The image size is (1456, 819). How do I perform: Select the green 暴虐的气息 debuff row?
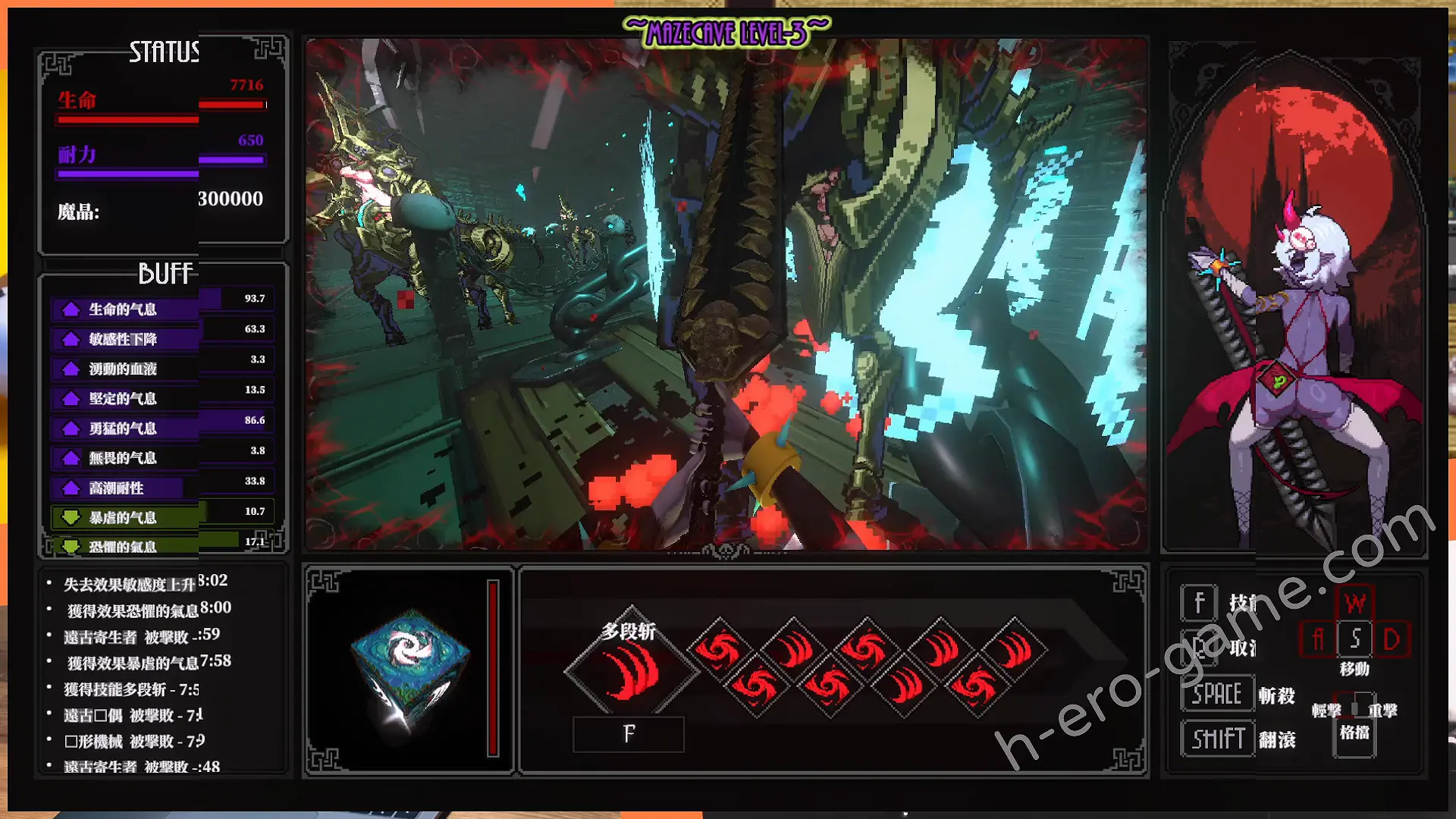124,518
